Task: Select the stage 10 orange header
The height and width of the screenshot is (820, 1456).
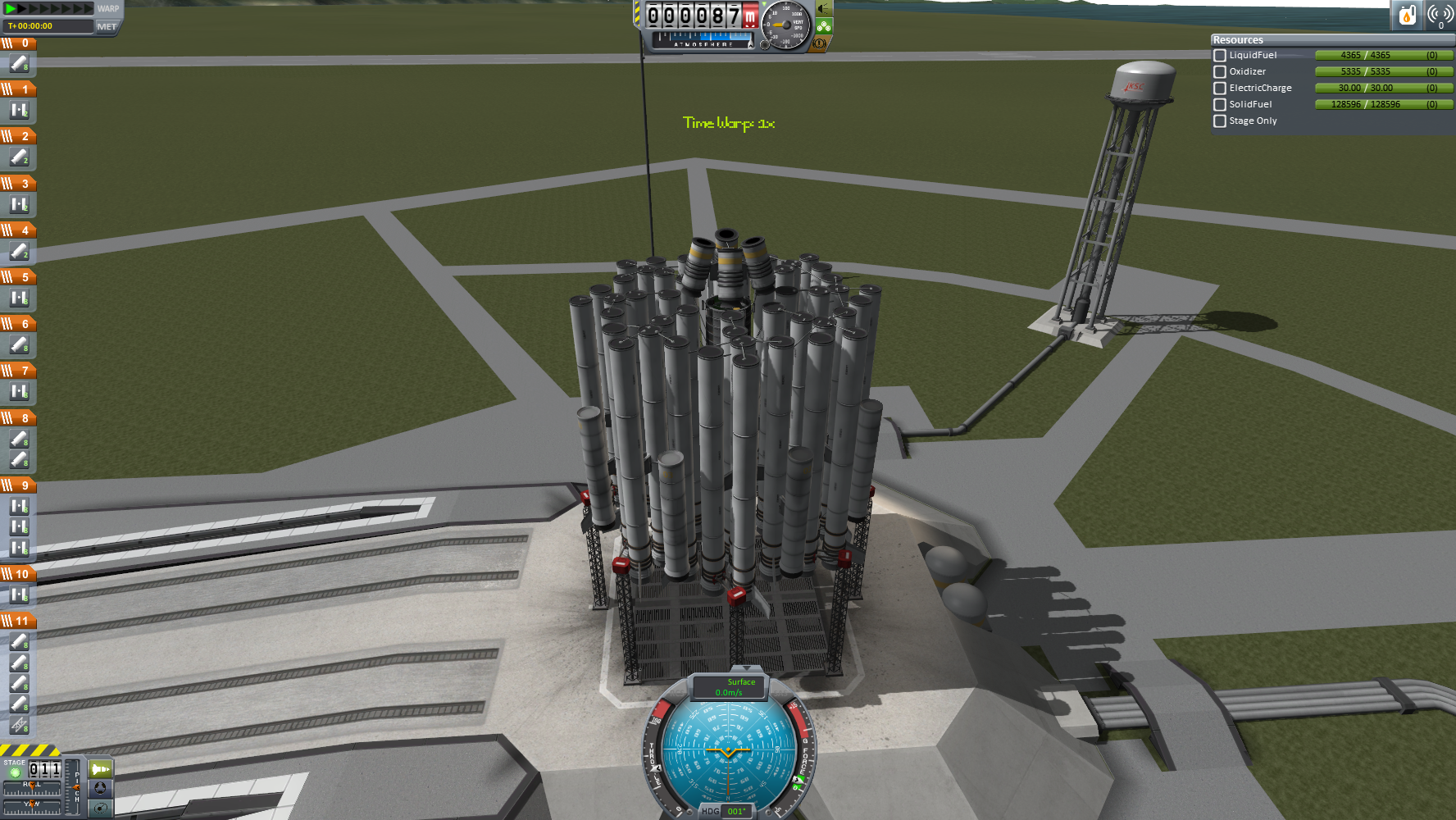Action: pos(18,574)
